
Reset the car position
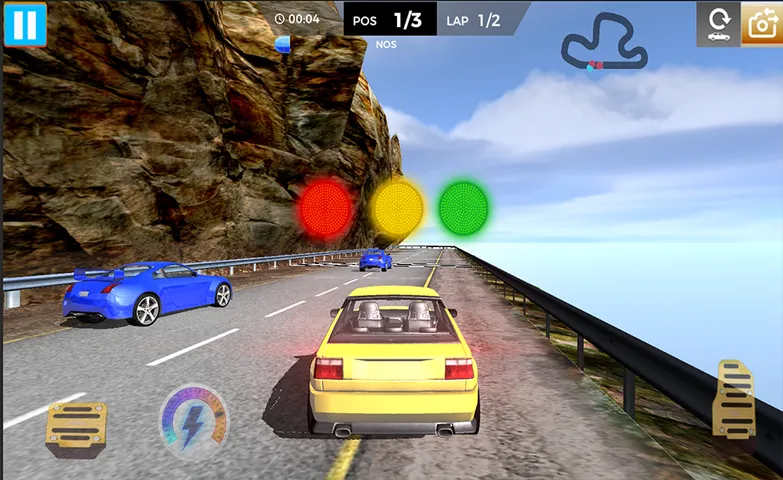click(x=717, y=24)
